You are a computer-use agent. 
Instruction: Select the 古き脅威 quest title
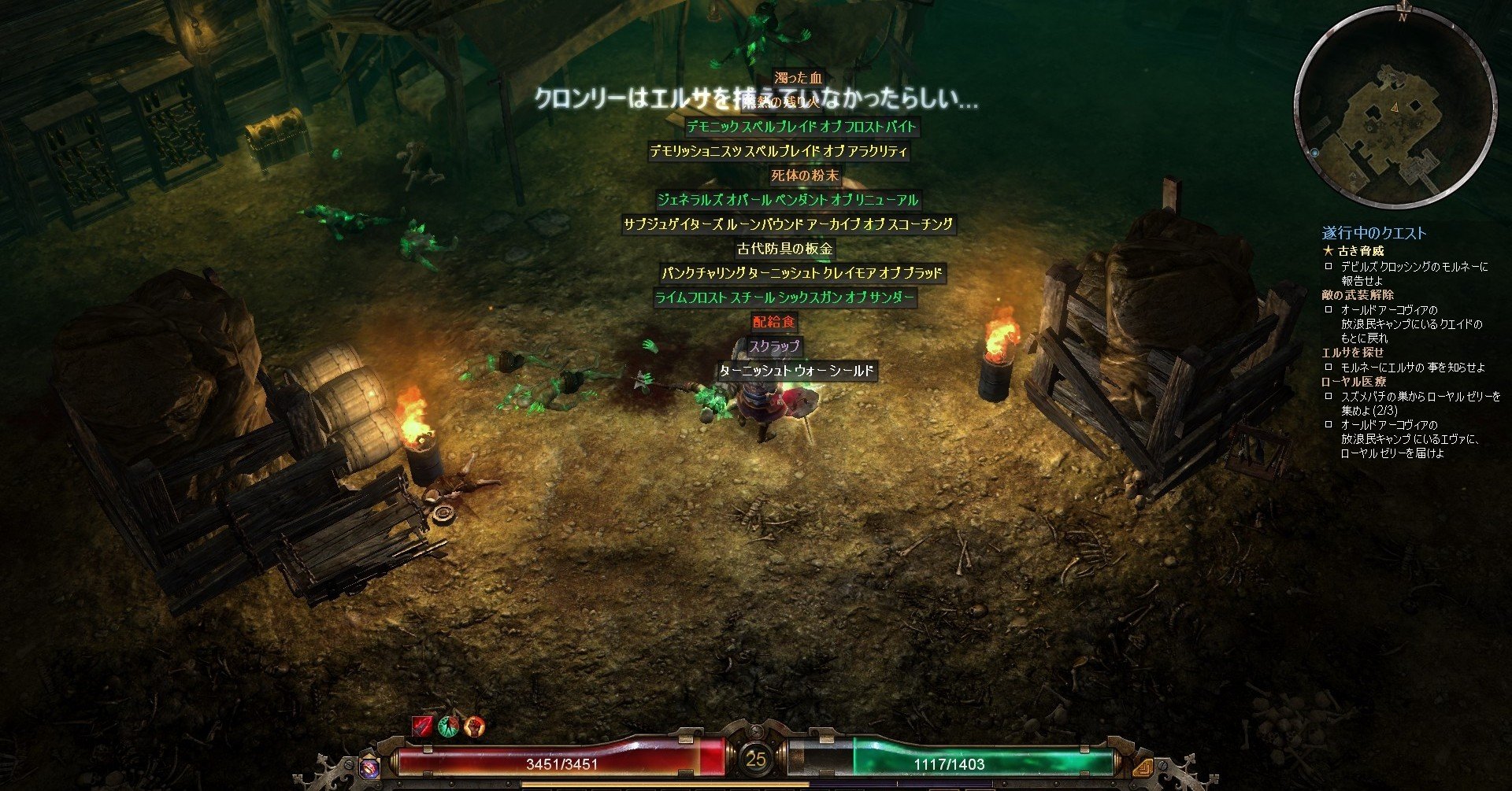point(1361,252)
